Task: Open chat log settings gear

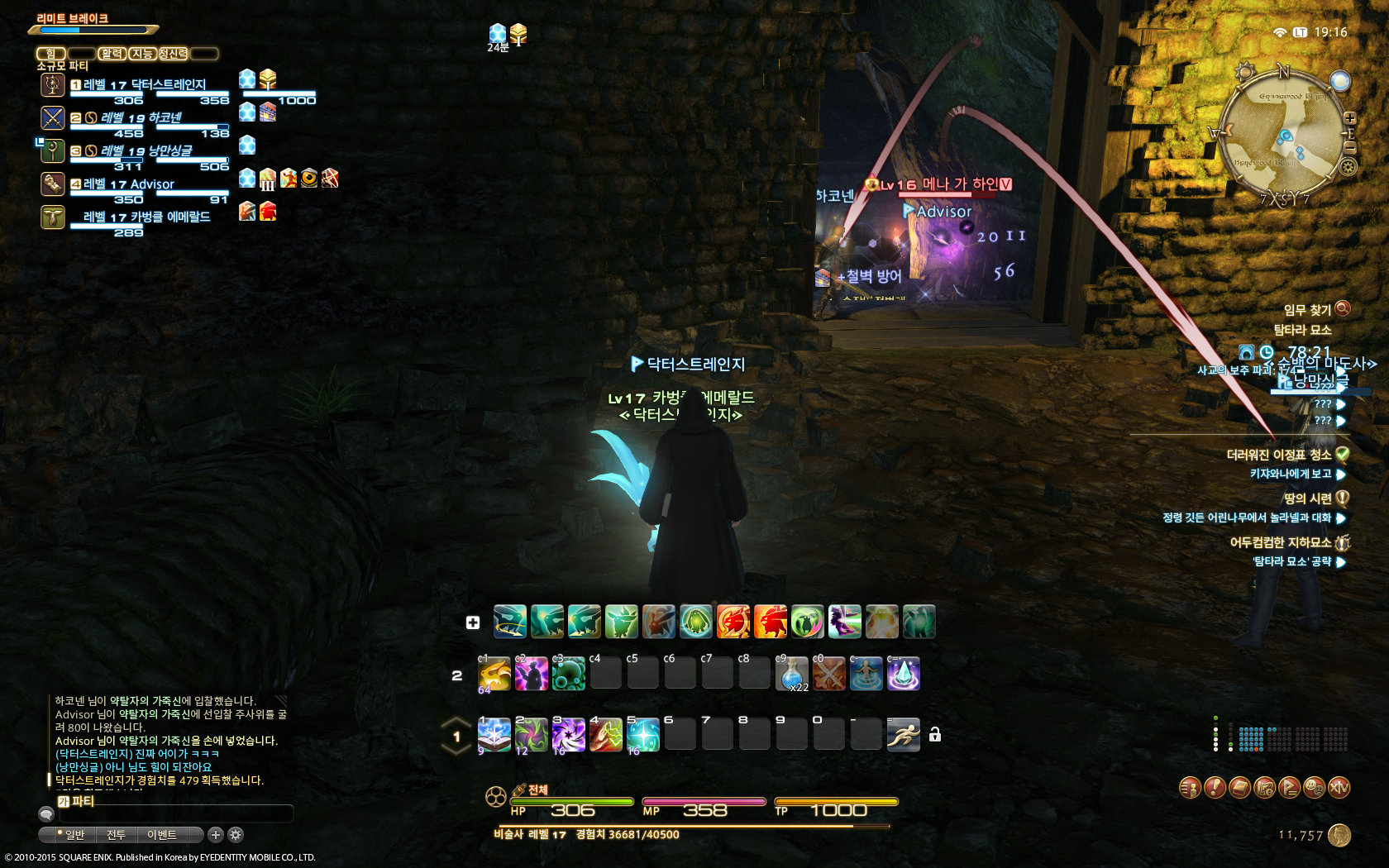Action: coord(236,835)
